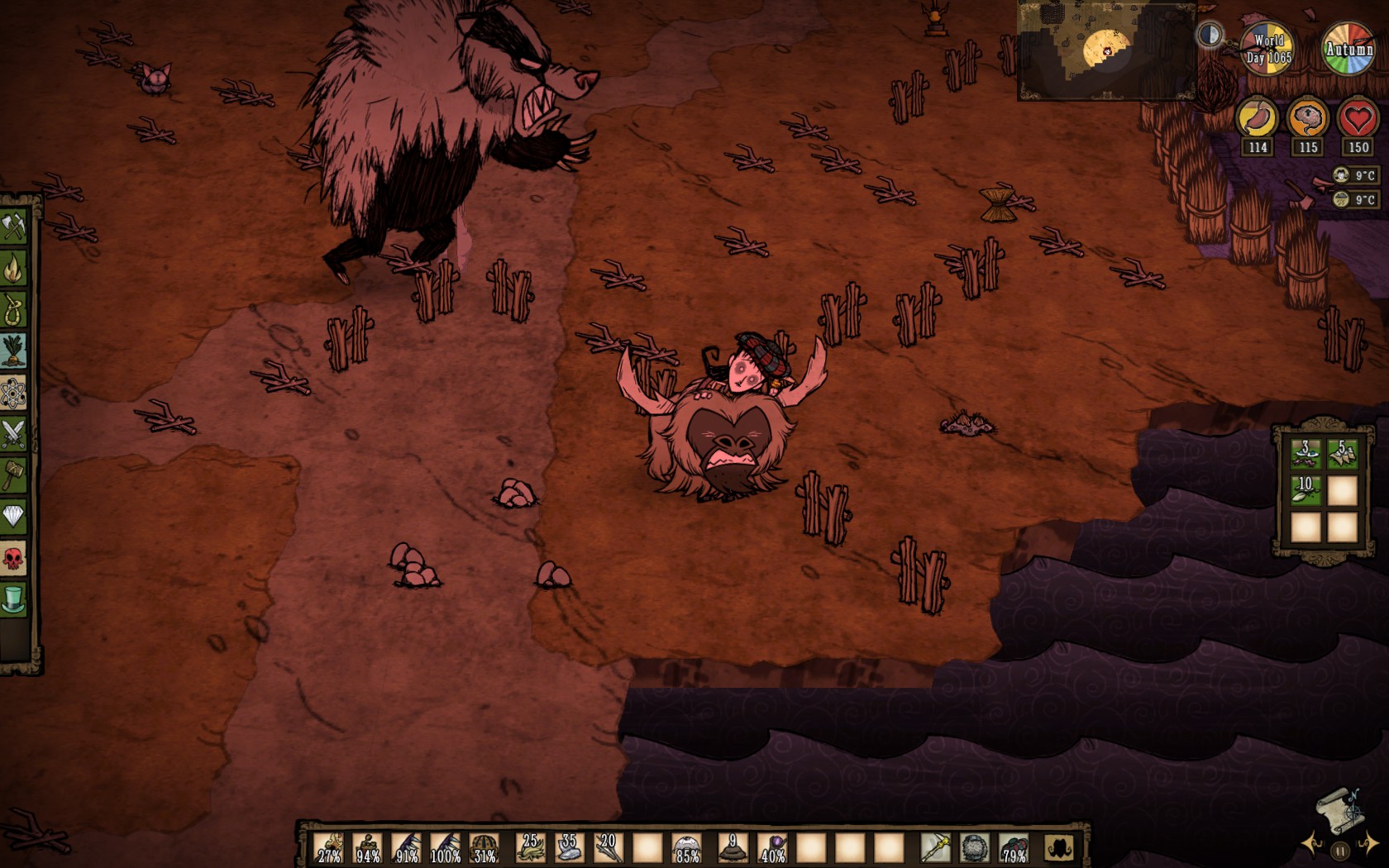Rotate camera with the right arrow
1389x868 pixels.
tap(1369, 844)
